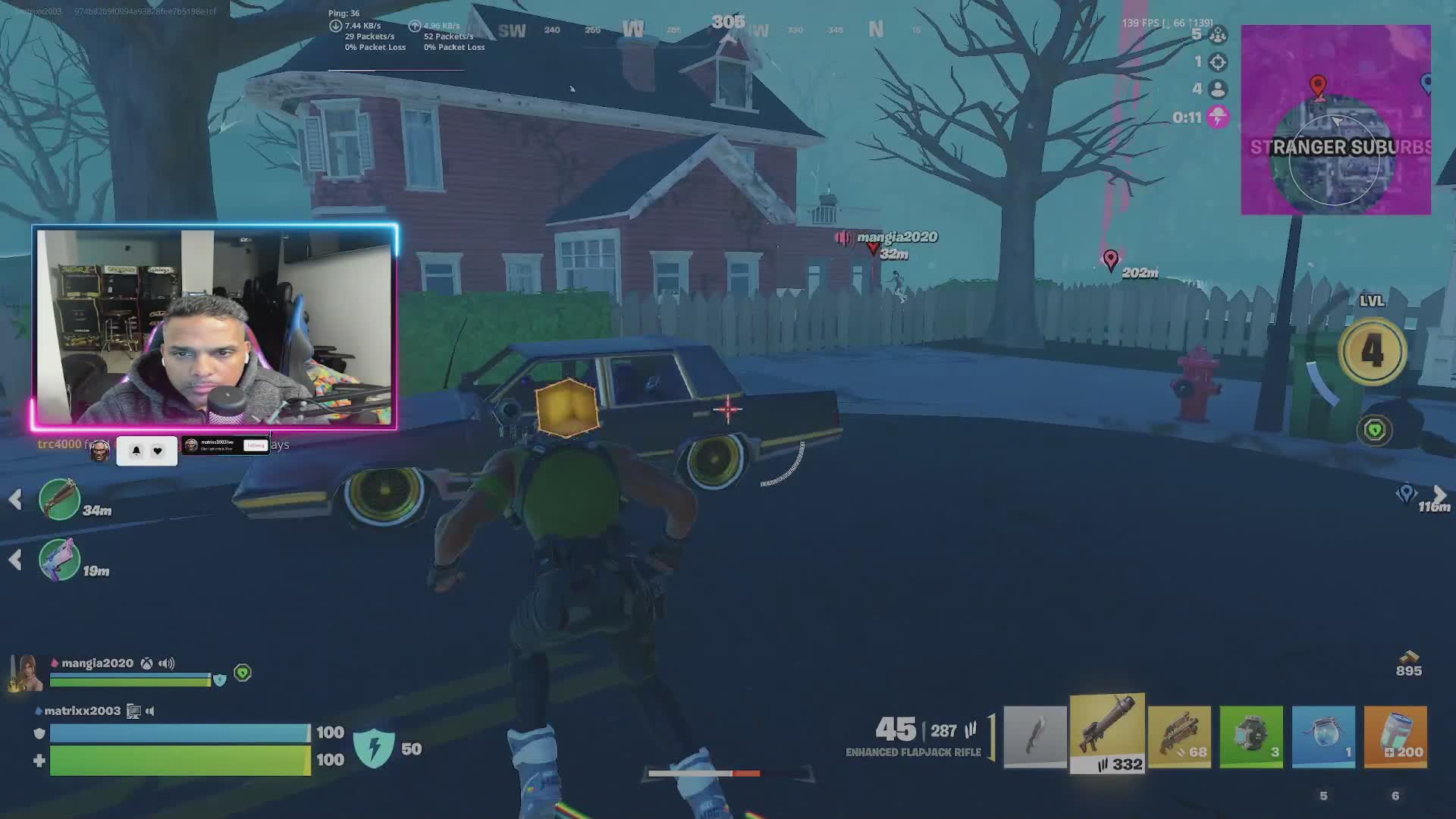Screen dimensions: 1456x819
Task: Select the blue shield fish bowl slot
Action: [x=1323, y=736]
